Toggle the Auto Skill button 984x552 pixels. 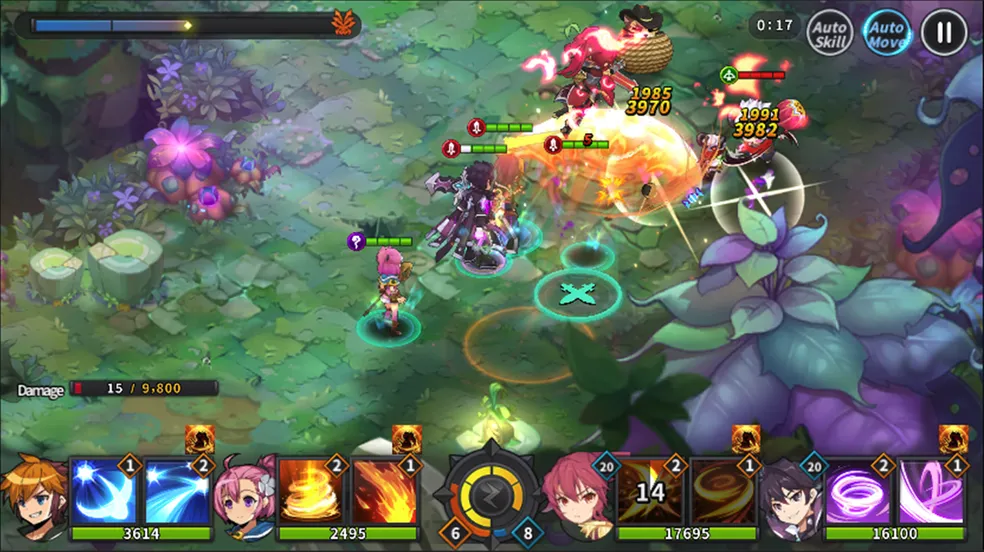pos(828,33)
